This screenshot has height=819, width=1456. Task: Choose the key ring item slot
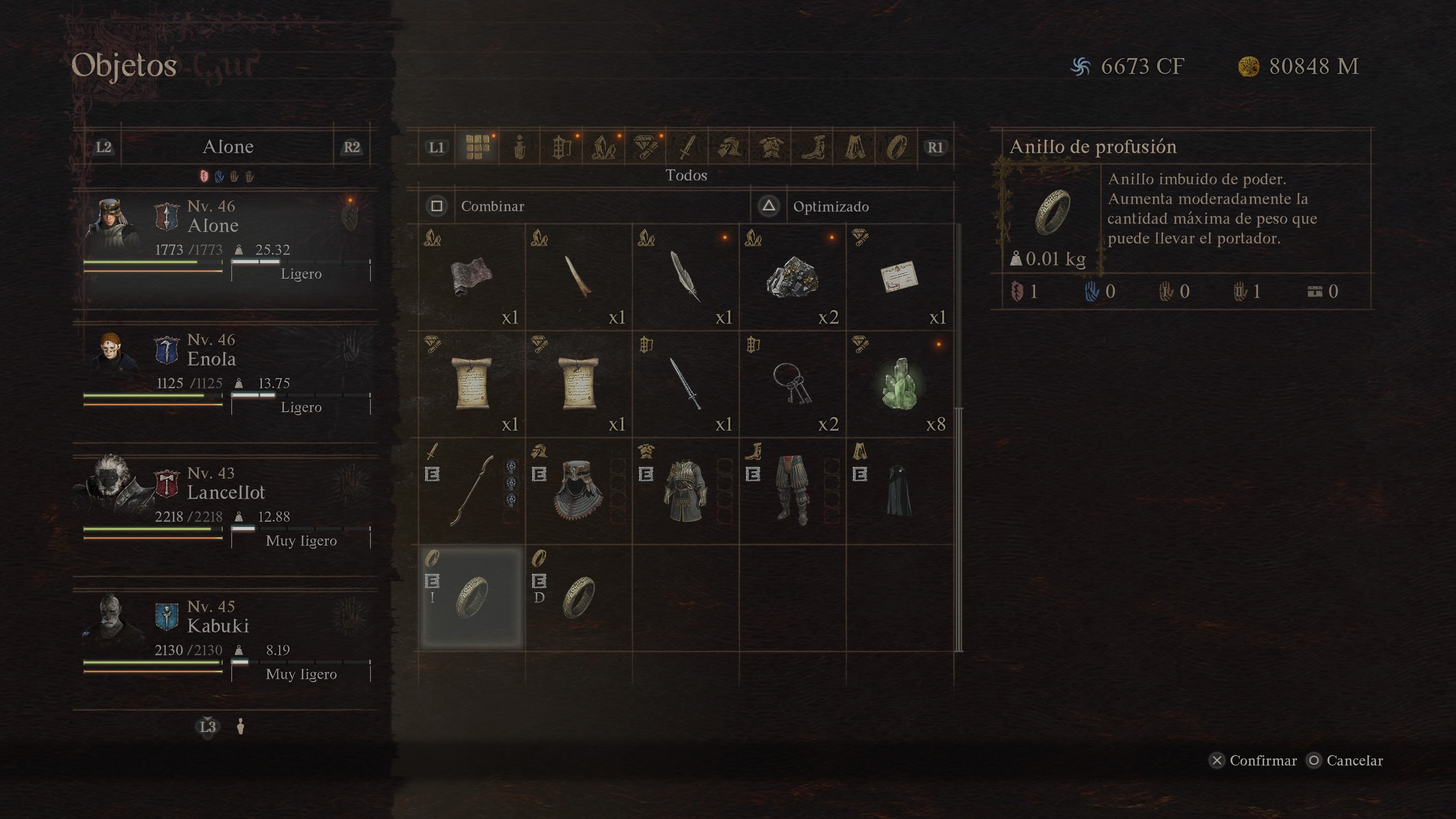[x=792, y=384]
